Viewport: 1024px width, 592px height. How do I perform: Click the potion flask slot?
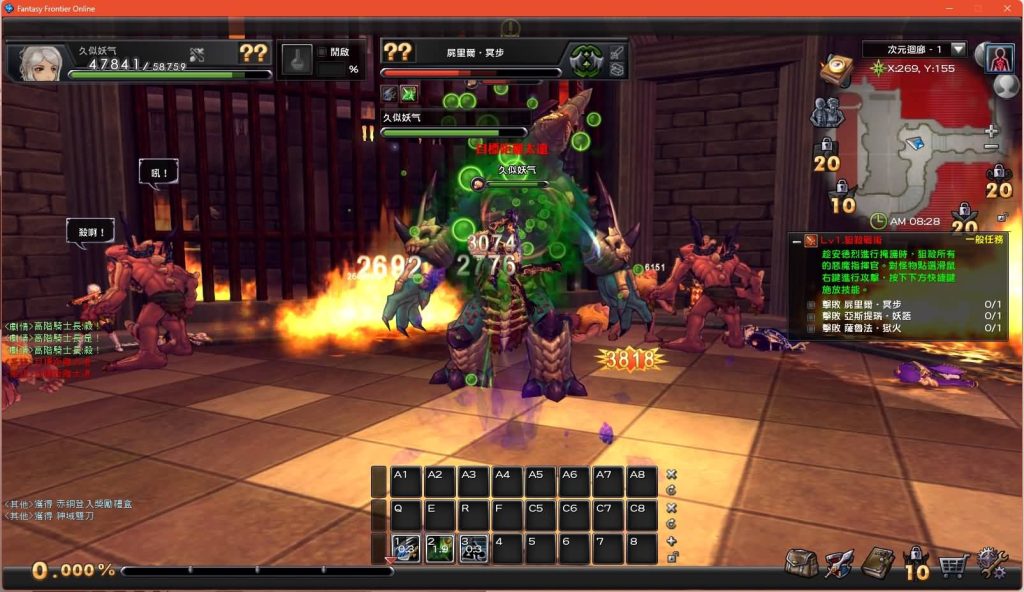[x=296, y=61]
